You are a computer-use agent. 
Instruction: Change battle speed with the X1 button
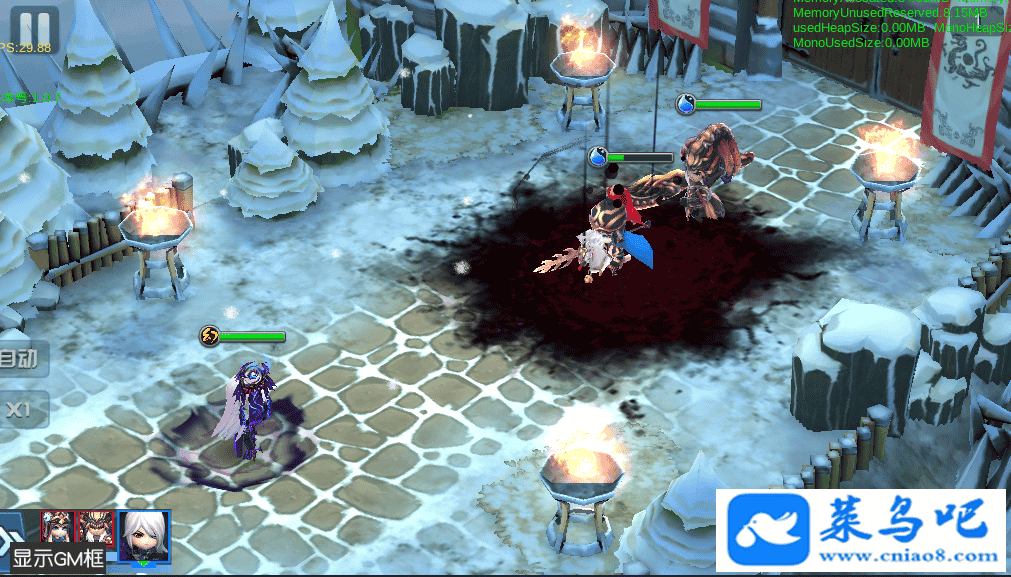20,409
